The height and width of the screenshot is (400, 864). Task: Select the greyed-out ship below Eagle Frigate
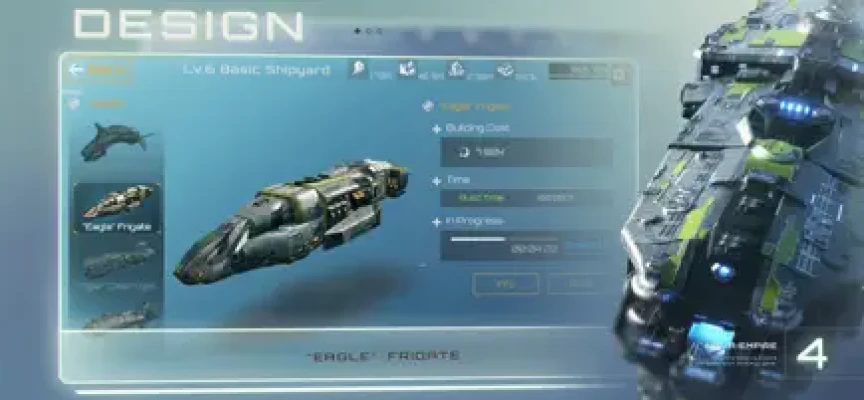[x=117, y=265]
